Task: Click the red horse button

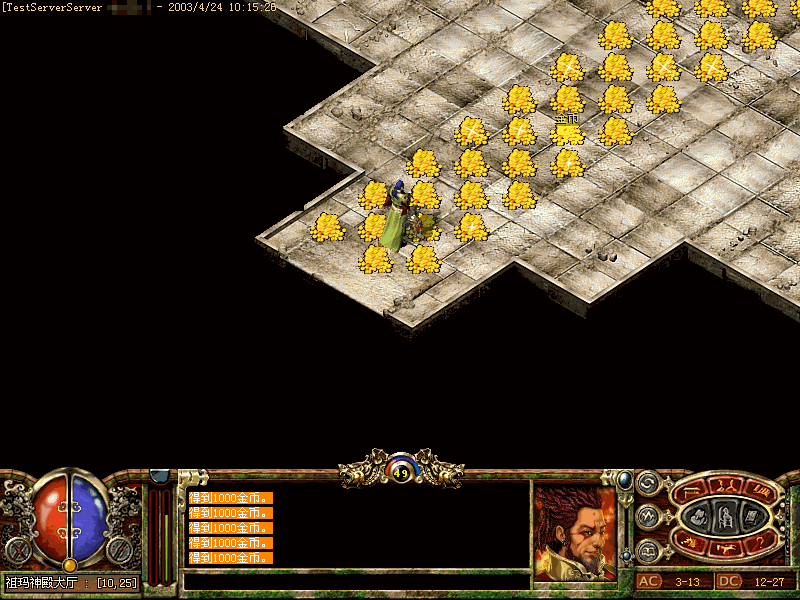Action: (727, 547)
